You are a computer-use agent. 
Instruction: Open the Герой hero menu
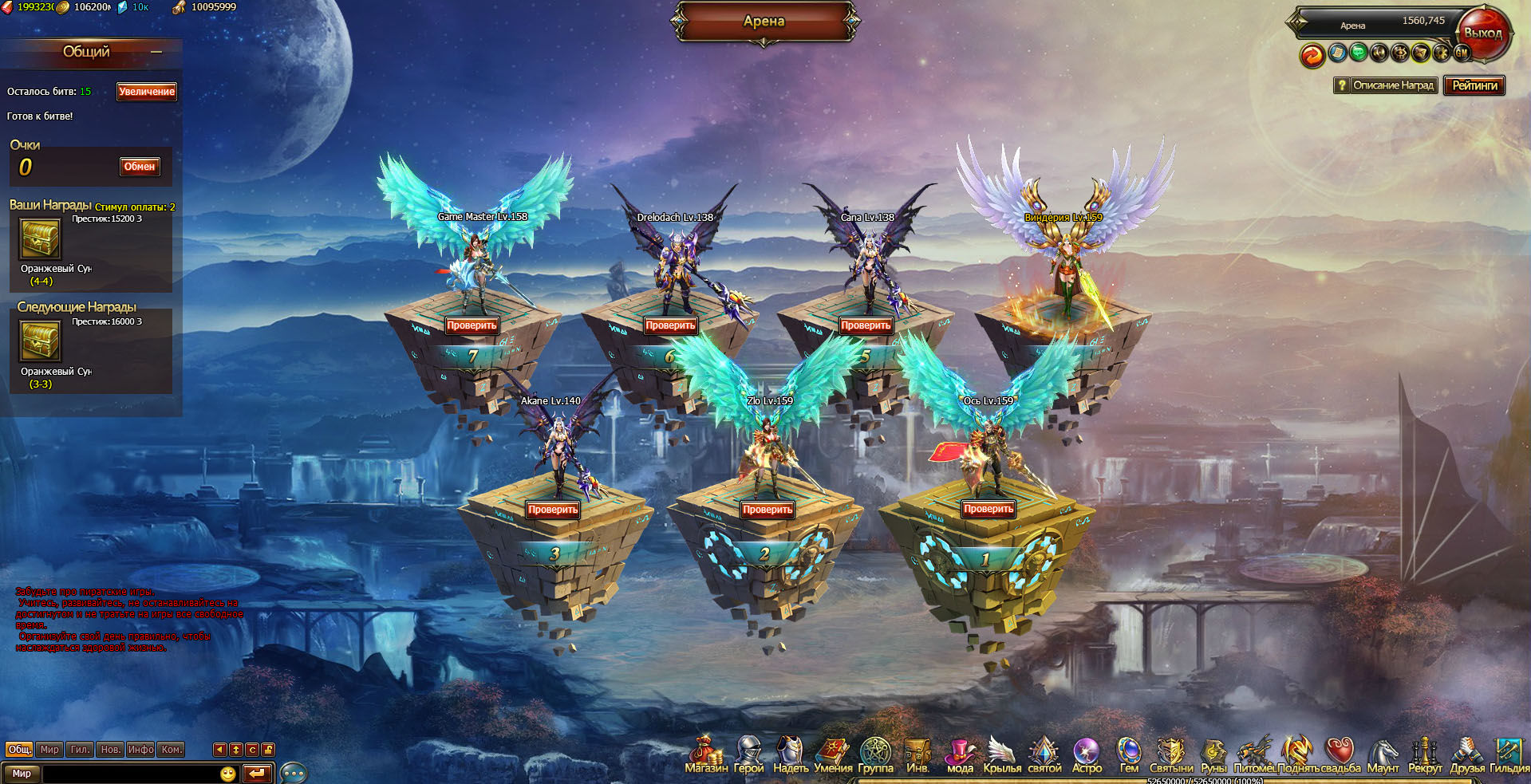(x=748, y=755)
